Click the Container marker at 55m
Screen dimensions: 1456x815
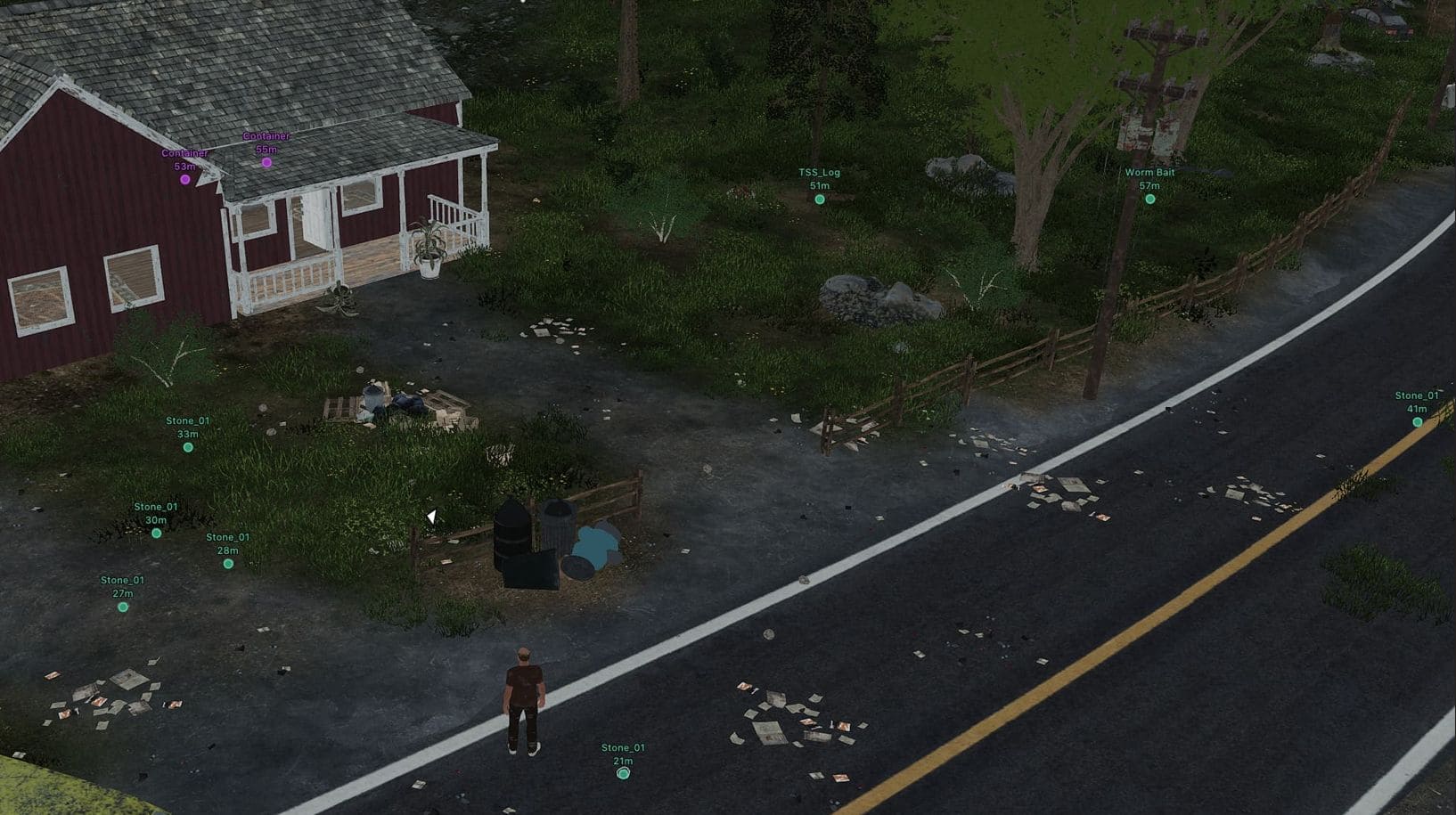click(266, 162)
